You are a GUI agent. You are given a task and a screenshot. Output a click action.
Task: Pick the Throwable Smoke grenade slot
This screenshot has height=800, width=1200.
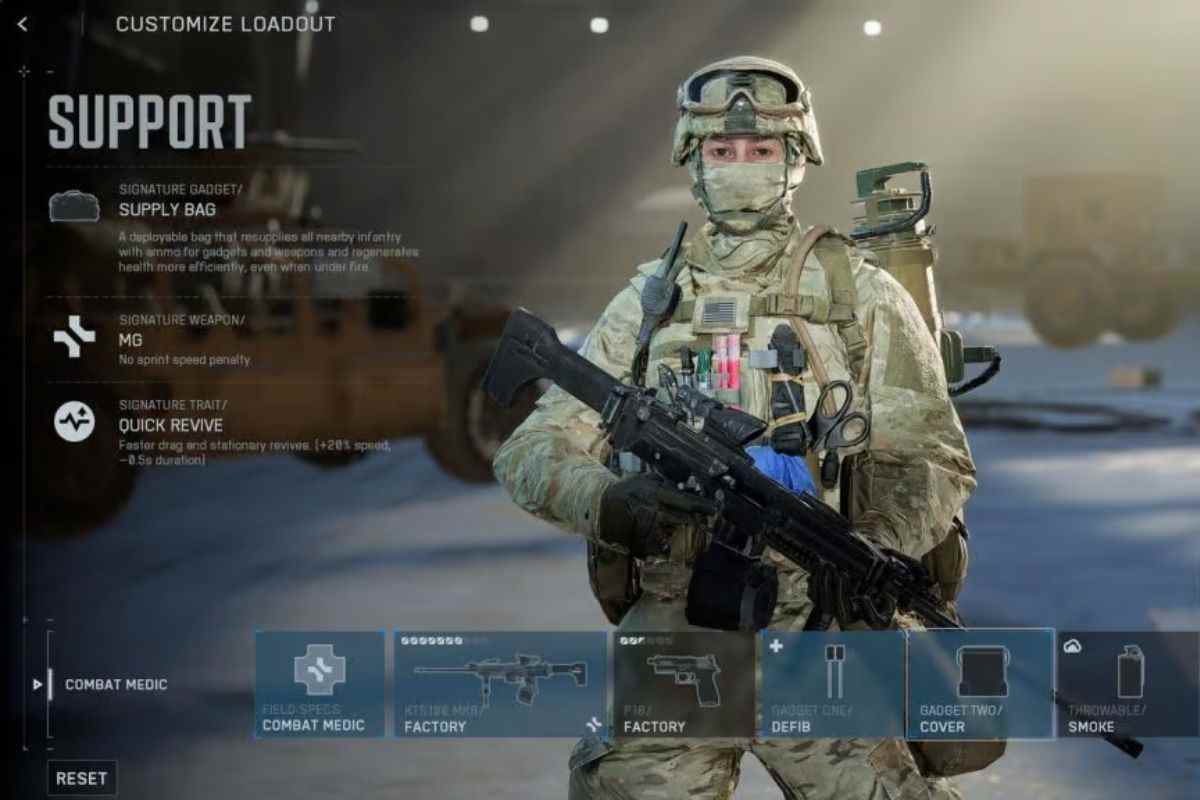pos(1128,684)
